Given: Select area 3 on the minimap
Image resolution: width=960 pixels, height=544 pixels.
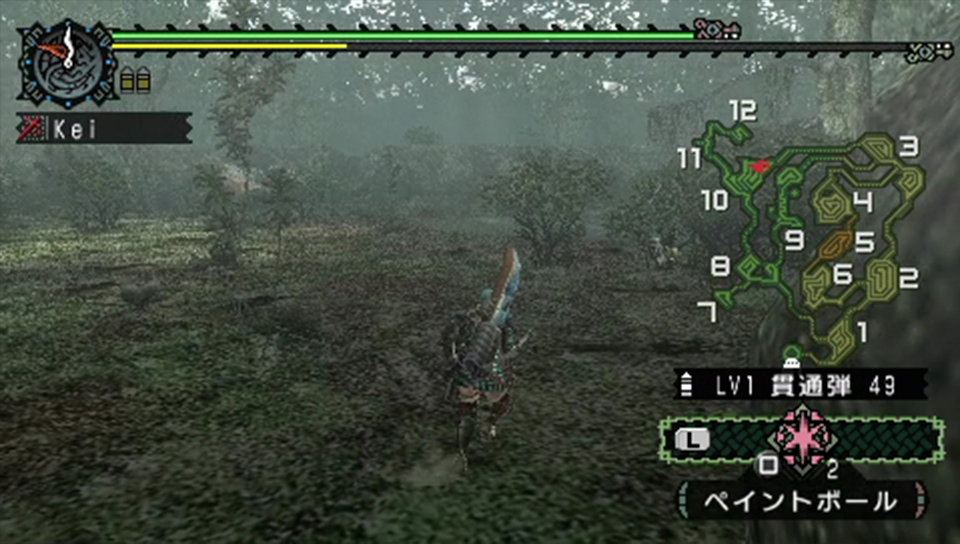Looking at the screenshot, I should pyautogui.click(x=908, y=148).
